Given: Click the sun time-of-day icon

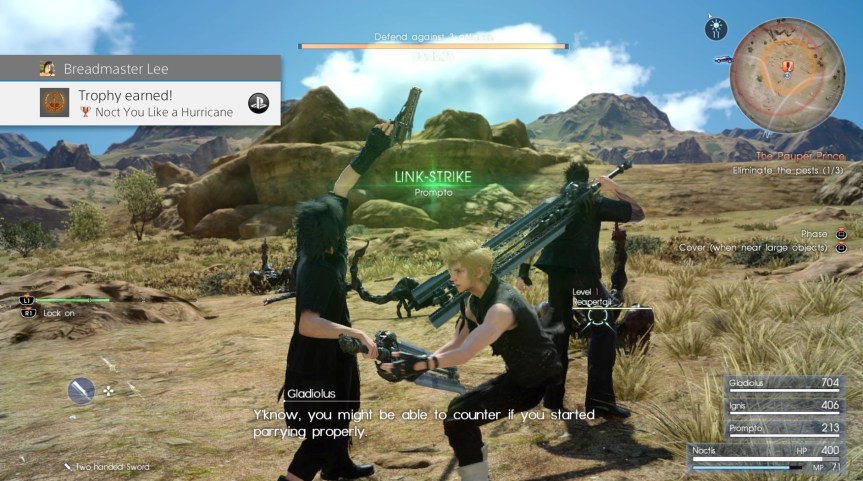Looking at the screenshot, I should click(x=715, y=29).
